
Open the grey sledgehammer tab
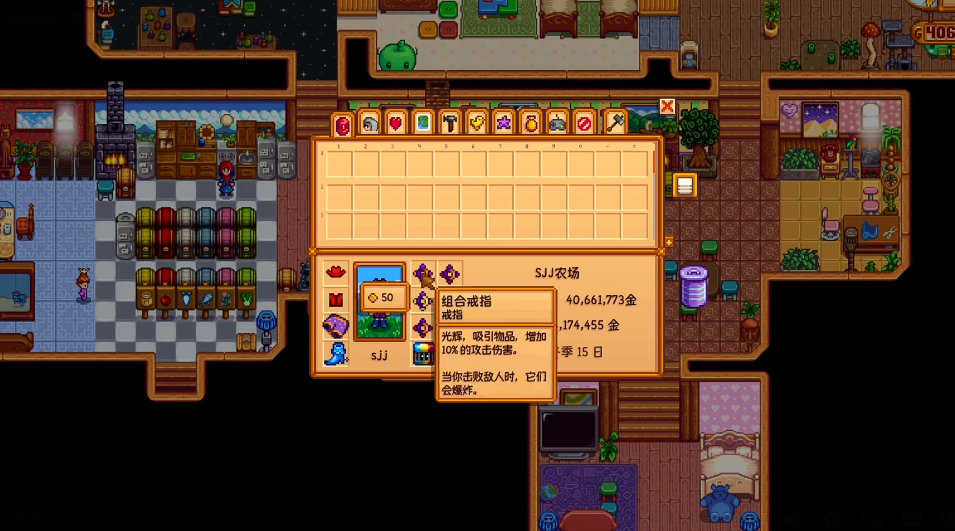tap(614, 123)
